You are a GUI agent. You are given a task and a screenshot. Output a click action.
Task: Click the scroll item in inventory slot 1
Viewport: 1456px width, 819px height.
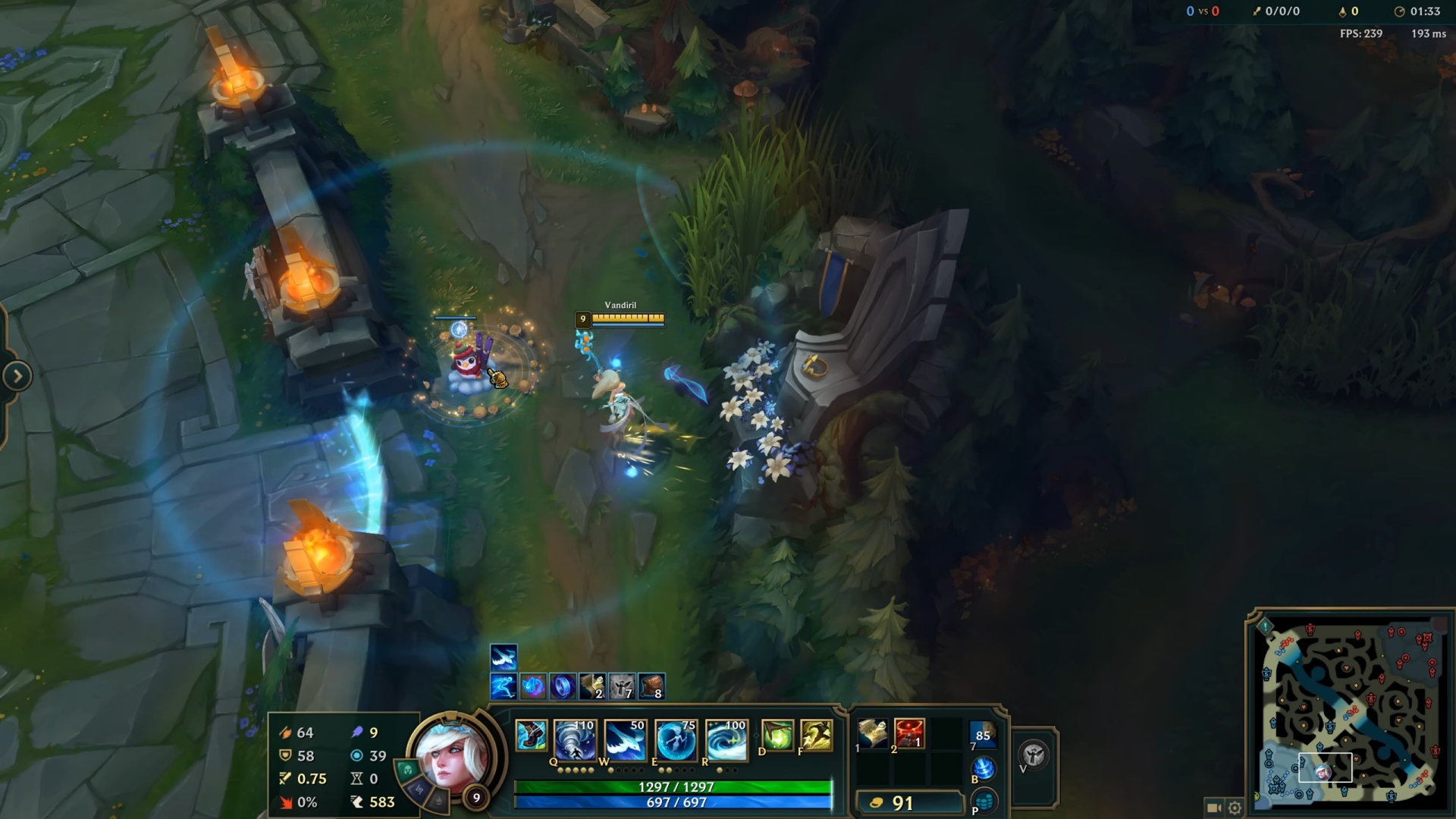873,734
